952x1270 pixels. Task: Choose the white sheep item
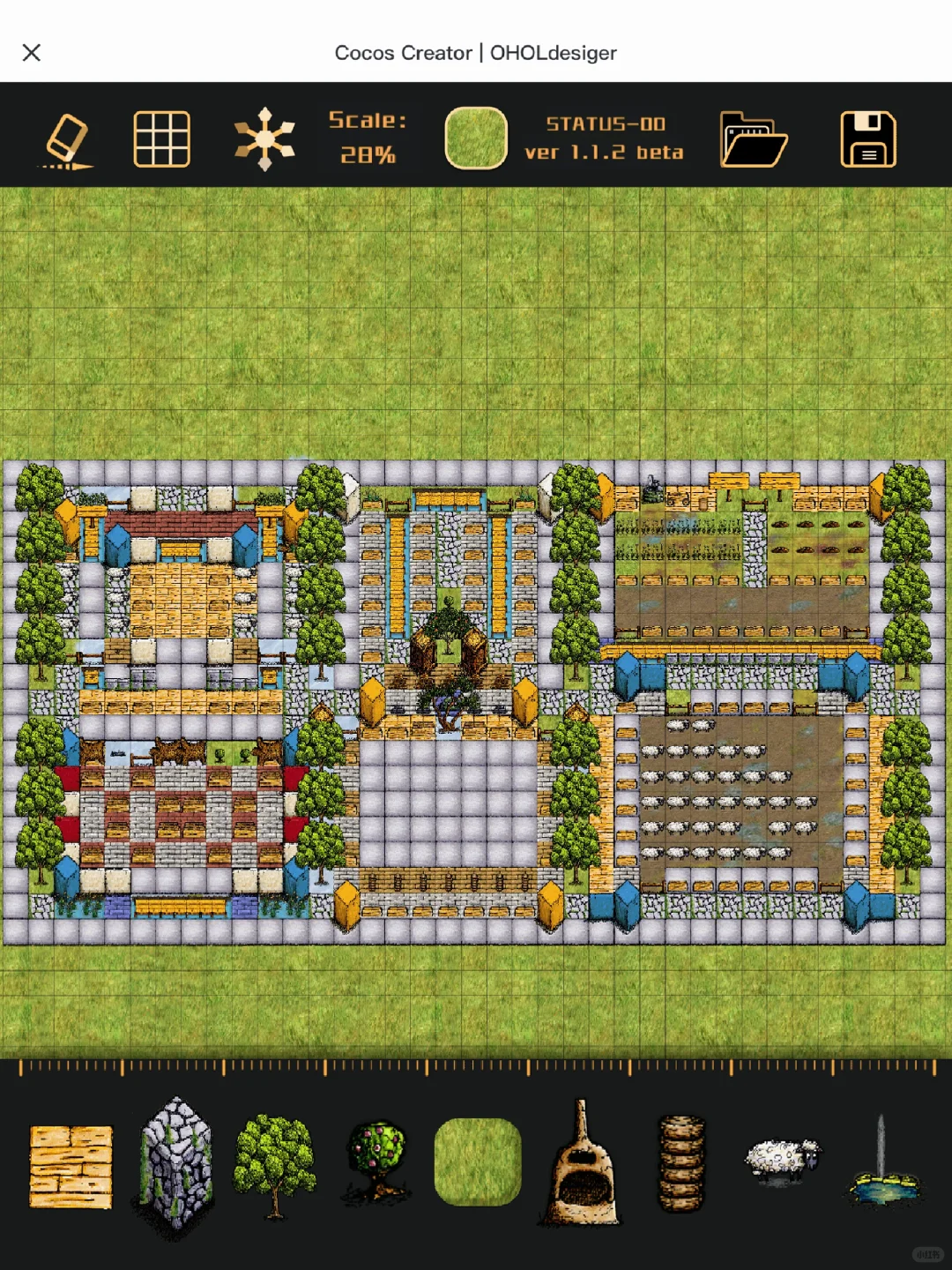[782, 1159]
